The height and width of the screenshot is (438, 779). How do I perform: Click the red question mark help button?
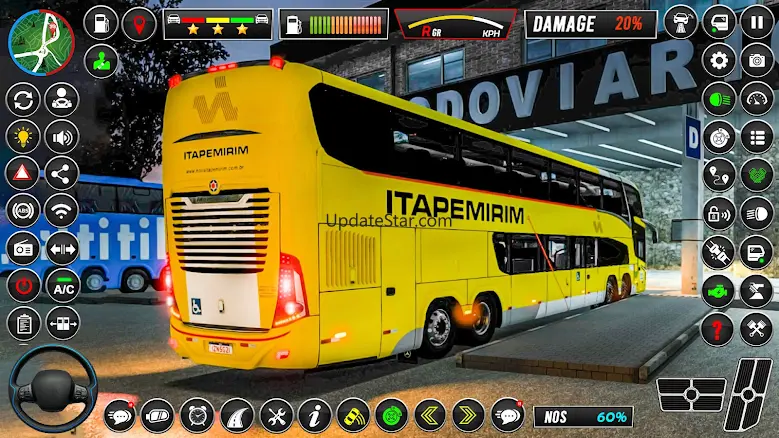click(x=719, y=327)
